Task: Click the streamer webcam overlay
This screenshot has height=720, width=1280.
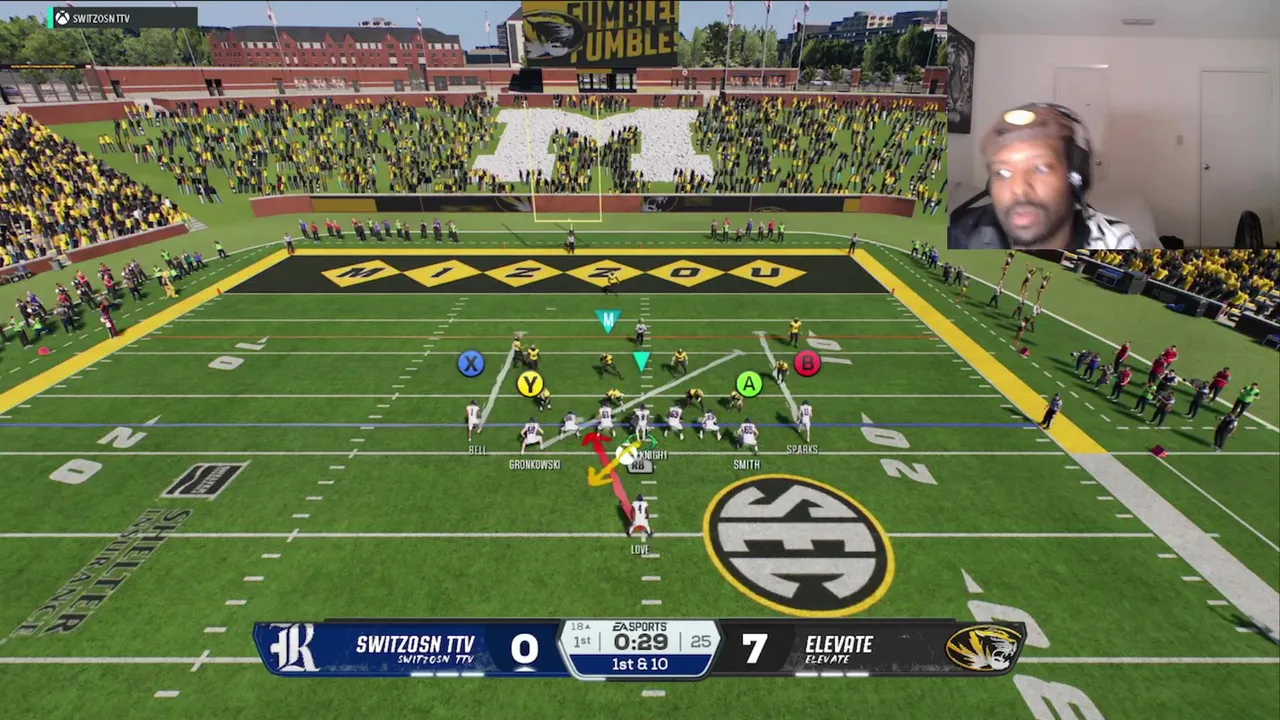Action: tap(1112, 124)
